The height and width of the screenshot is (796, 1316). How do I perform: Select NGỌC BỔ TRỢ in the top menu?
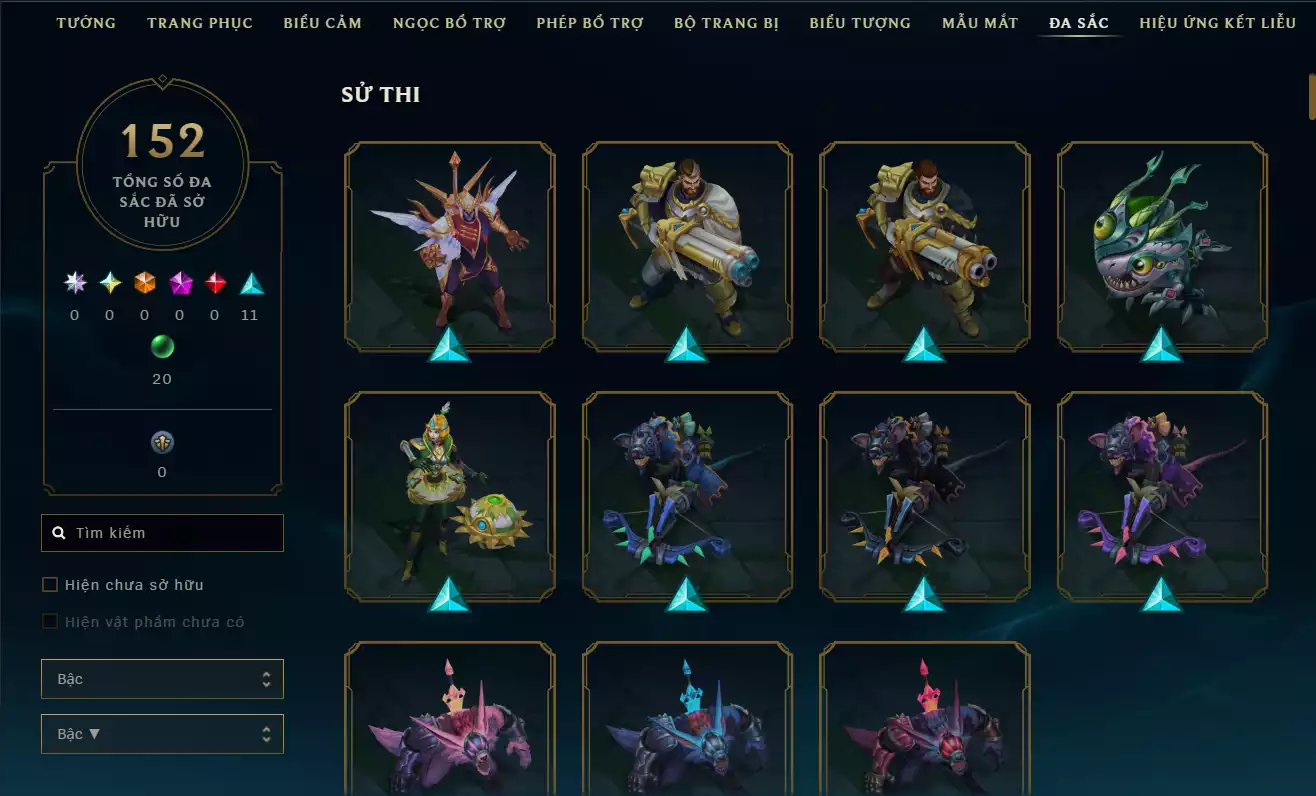point(449,22)
